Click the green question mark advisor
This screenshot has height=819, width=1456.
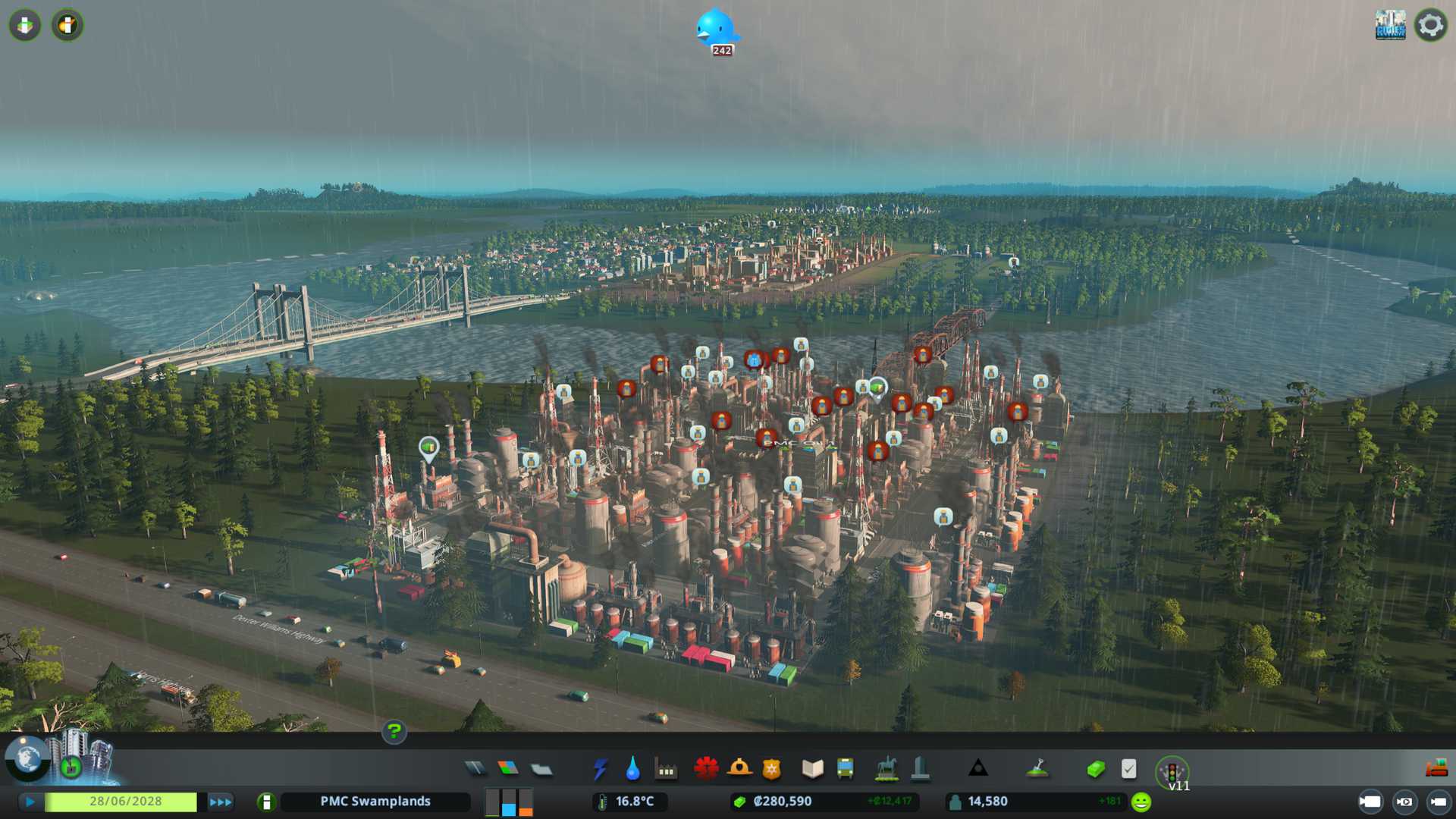pos(394,731)
